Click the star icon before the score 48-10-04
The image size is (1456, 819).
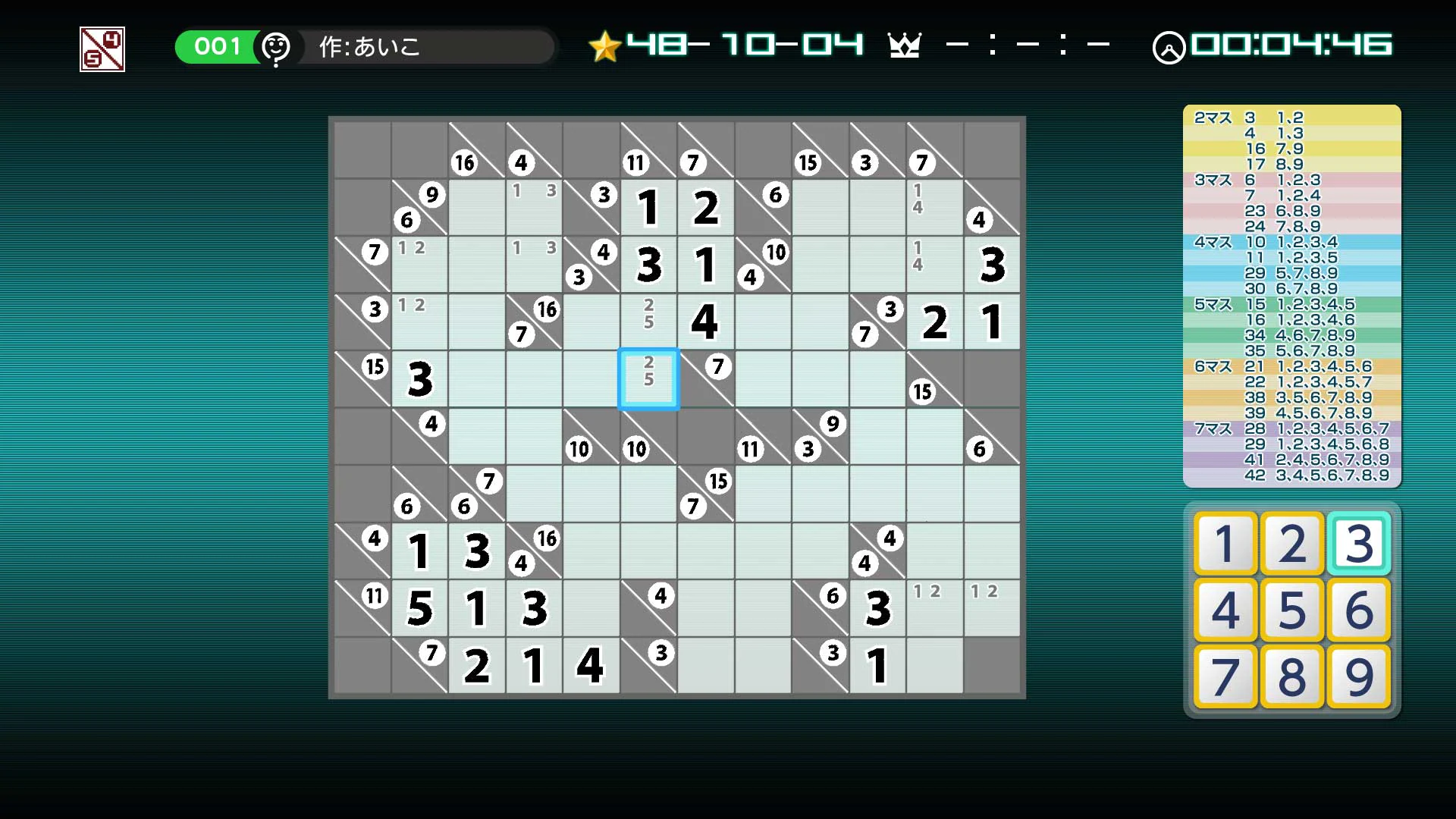click(604, 45)
